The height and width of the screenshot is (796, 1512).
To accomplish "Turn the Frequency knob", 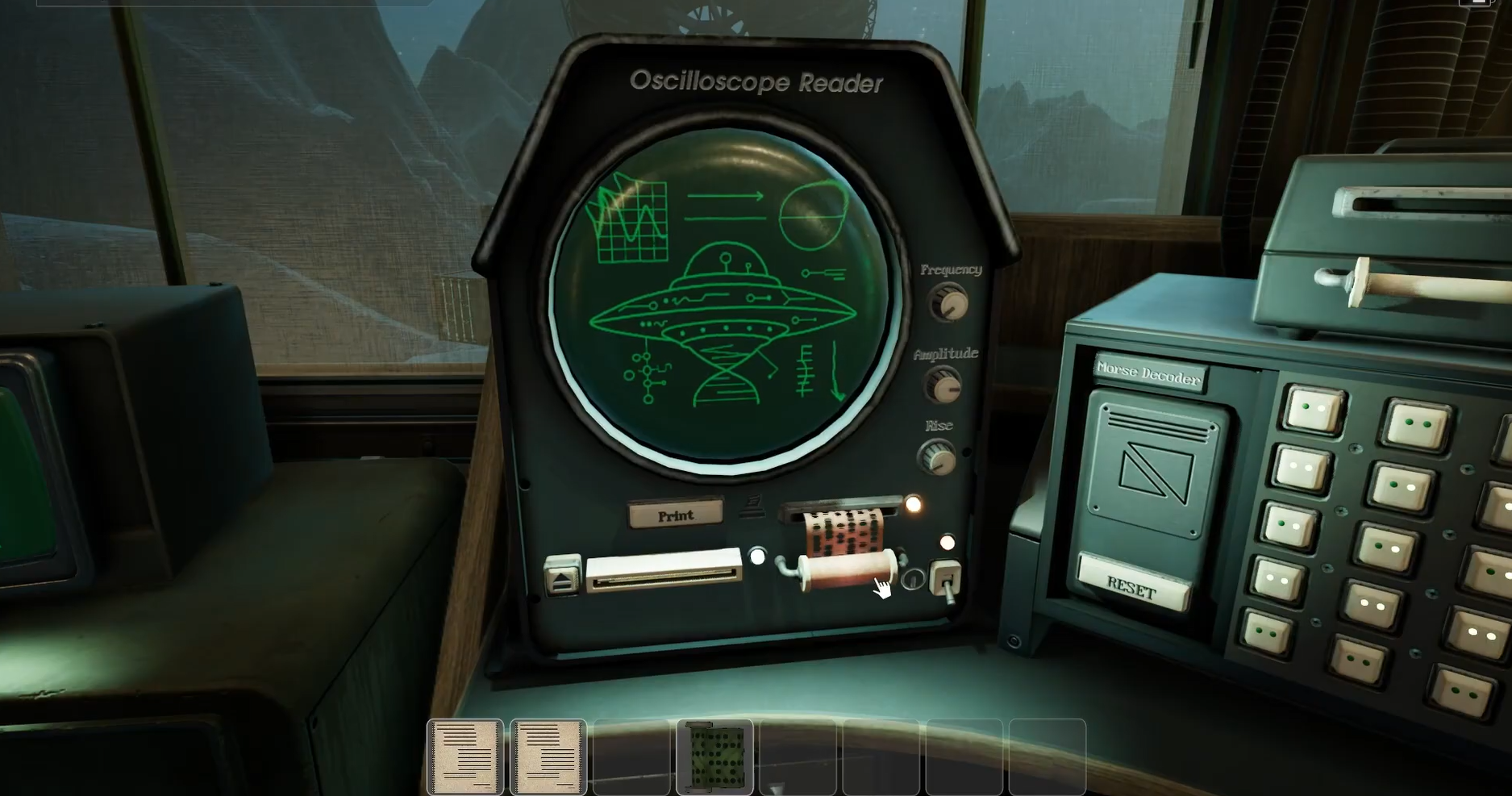I will [x=949, y=305].
